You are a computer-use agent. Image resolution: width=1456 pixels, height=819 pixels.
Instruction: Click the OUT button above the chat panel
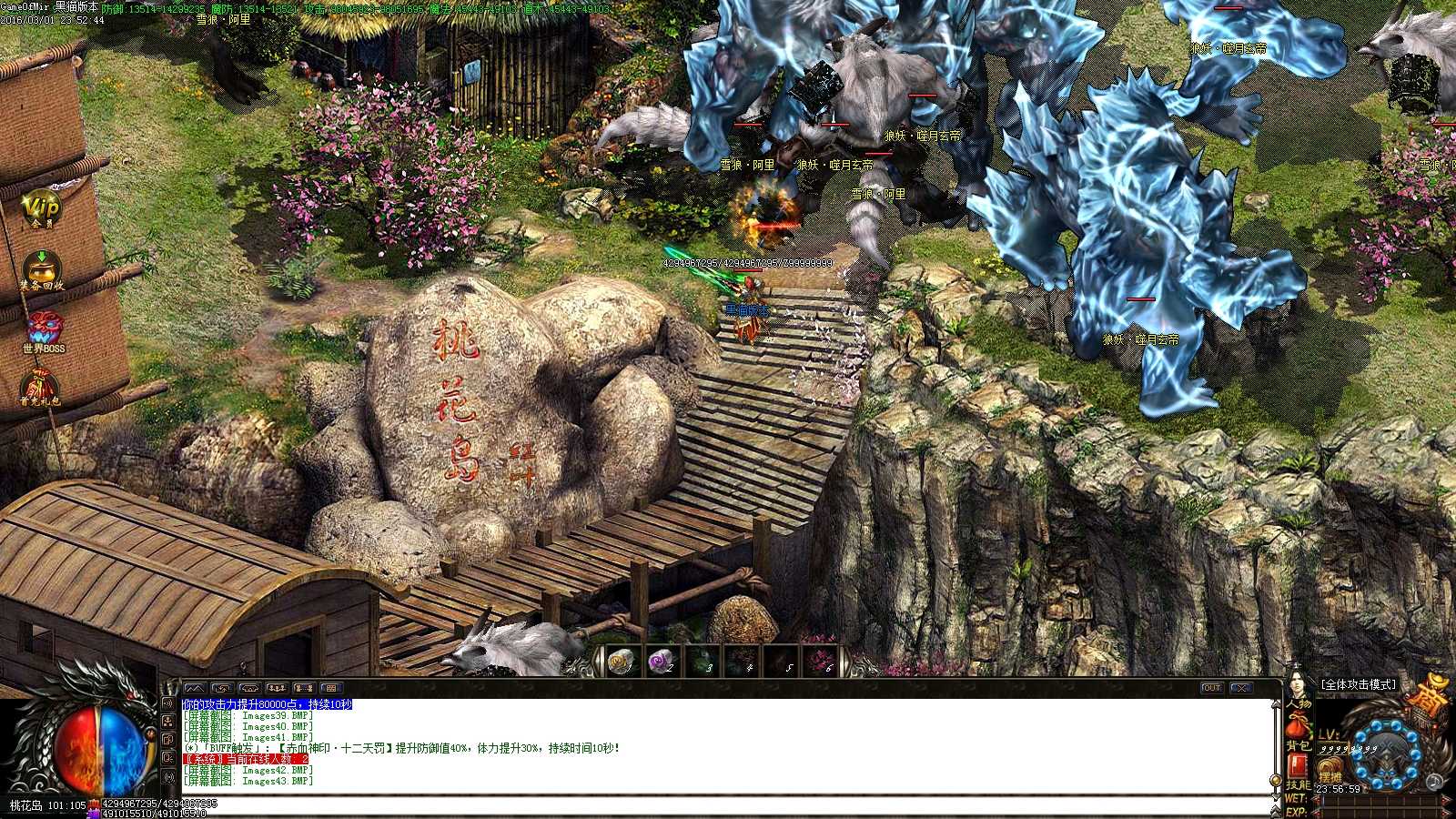click(x=1211, y=688)
